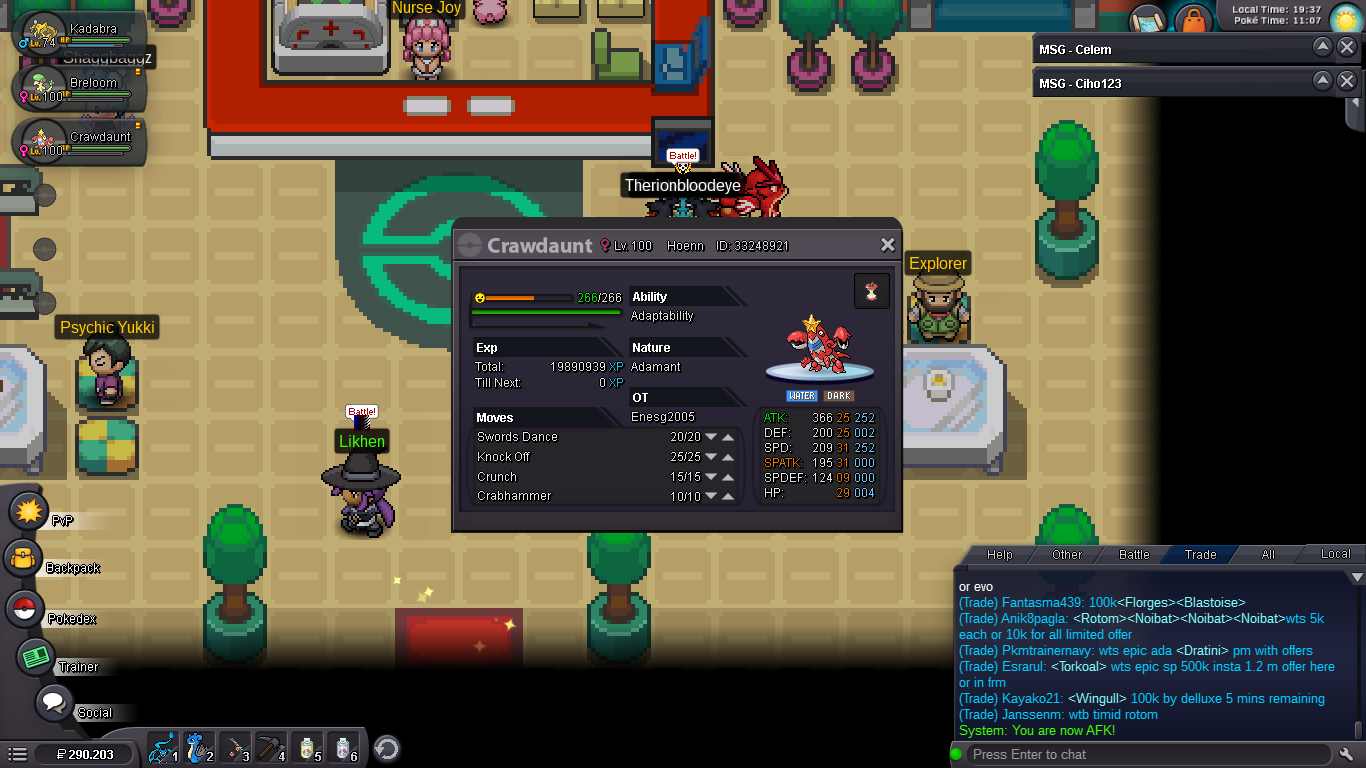
Task: Open the Trainer card menu
Action: [37, 657]
